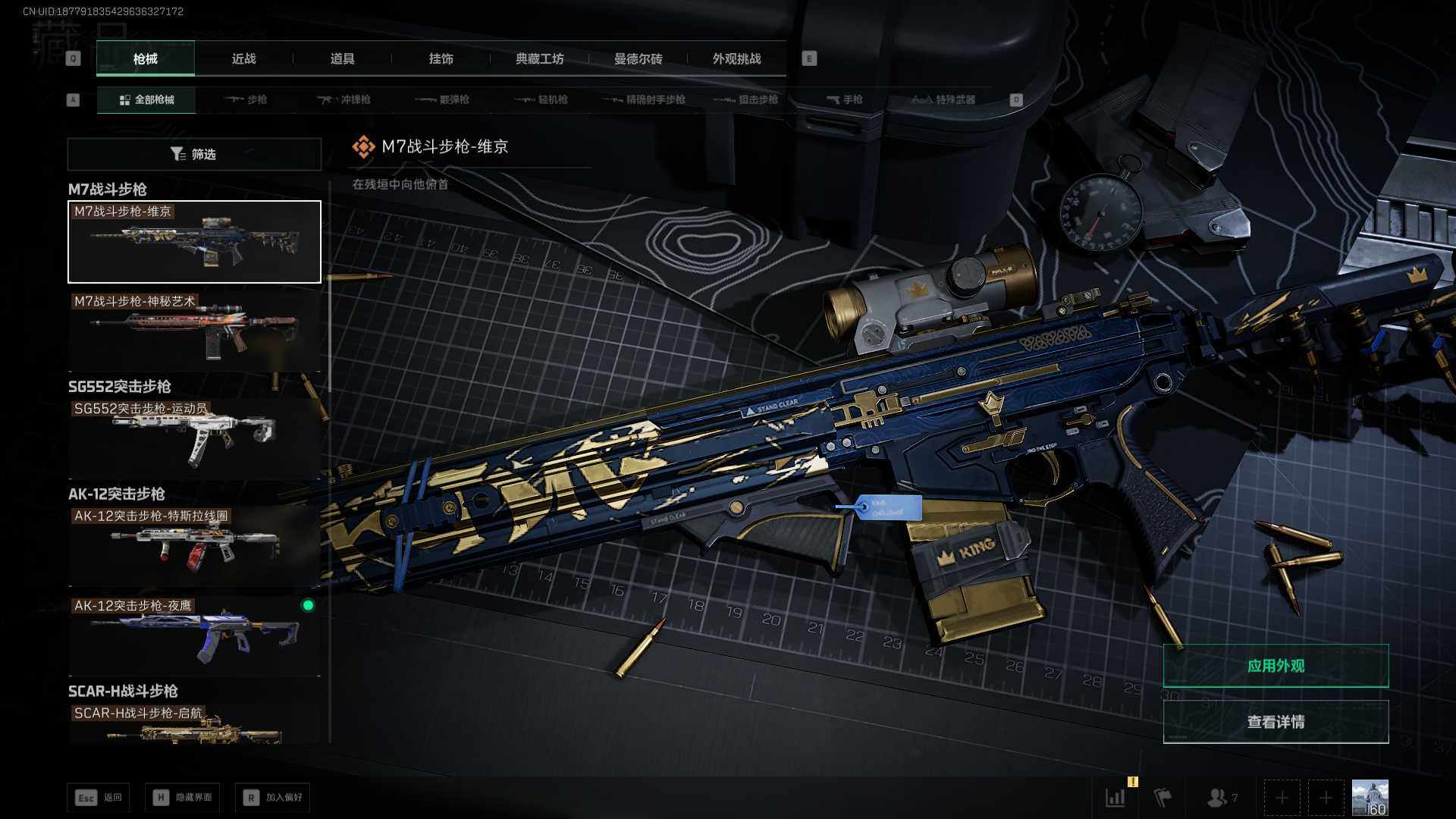Image resolution: width=1456 pixels, height=819 pixels.
Task: Open the 外观挑战 tab
Action: 736,58
